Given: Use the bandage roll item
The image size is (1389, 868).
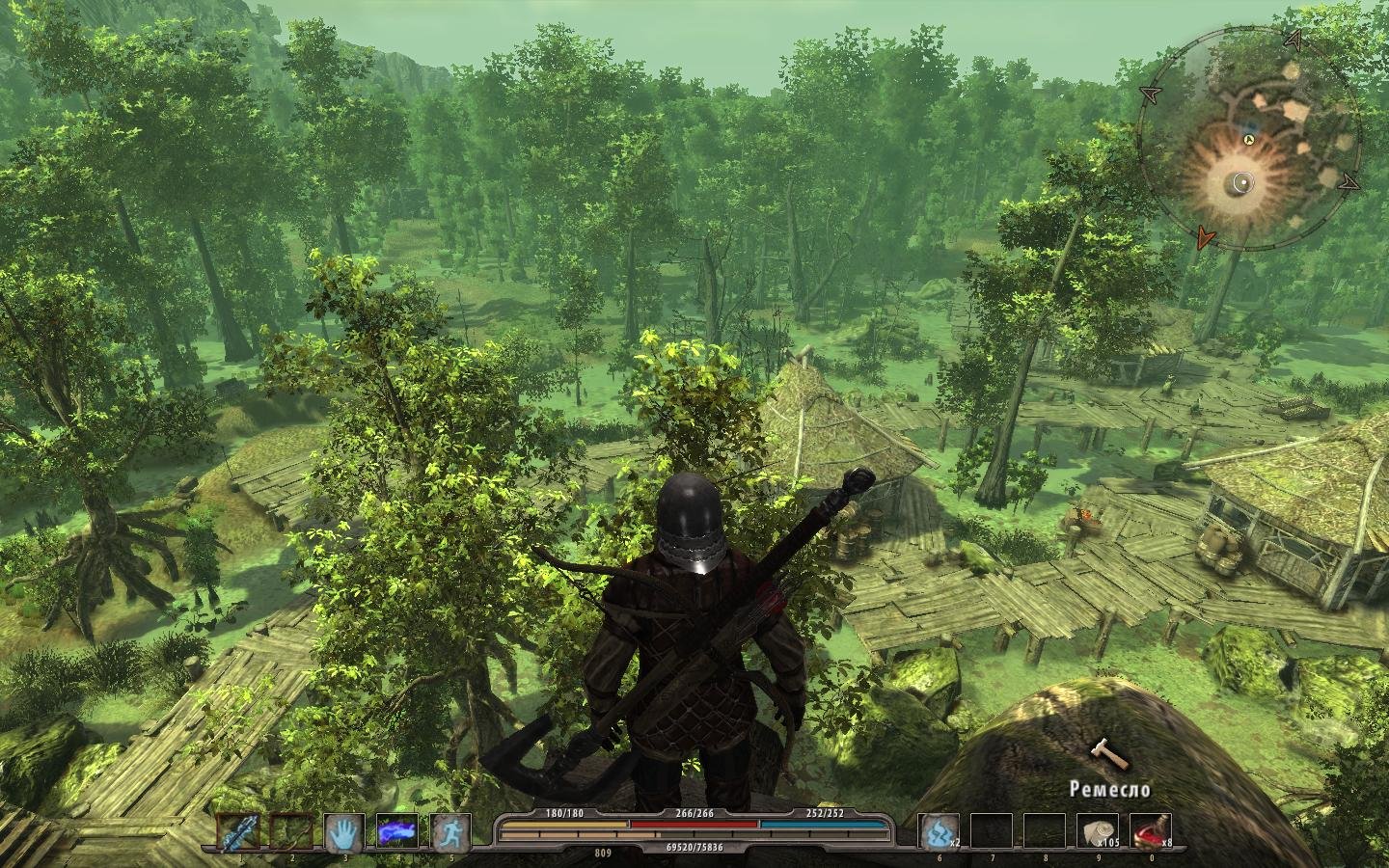Looking at the screenshot, I should [x=1097, y=832].
